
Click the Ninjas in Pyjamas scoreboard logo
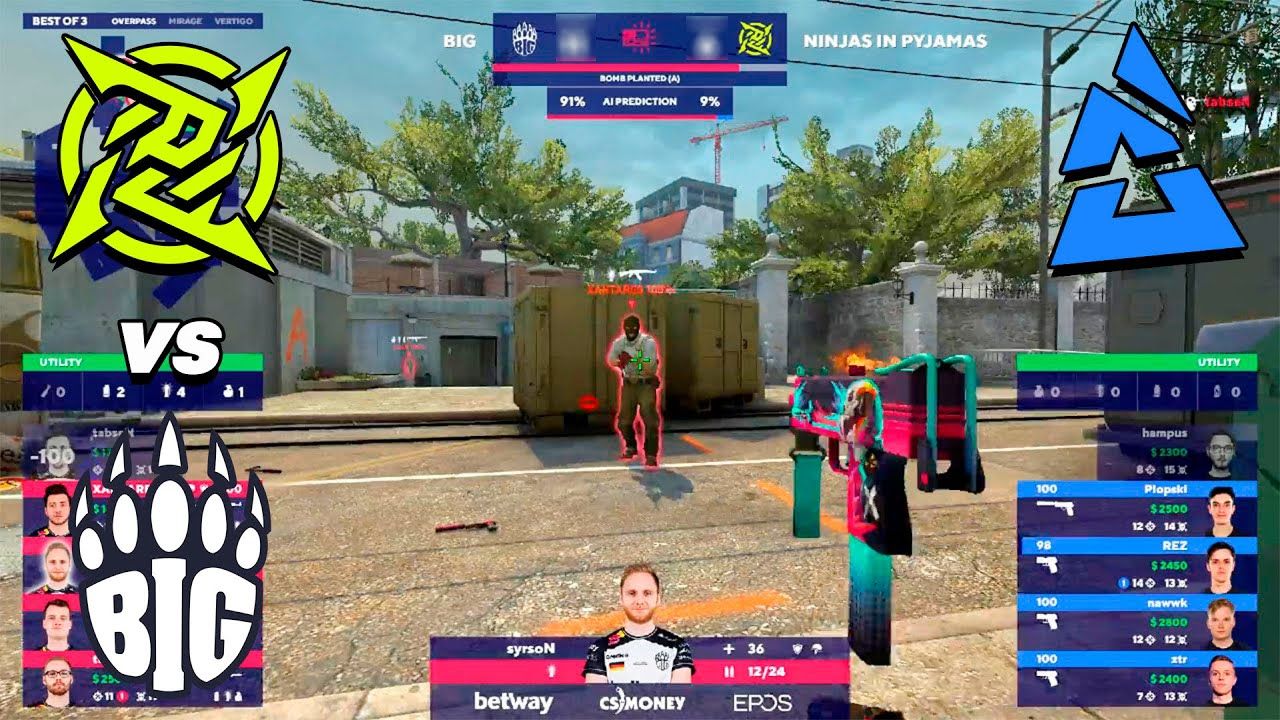point(752,41)
